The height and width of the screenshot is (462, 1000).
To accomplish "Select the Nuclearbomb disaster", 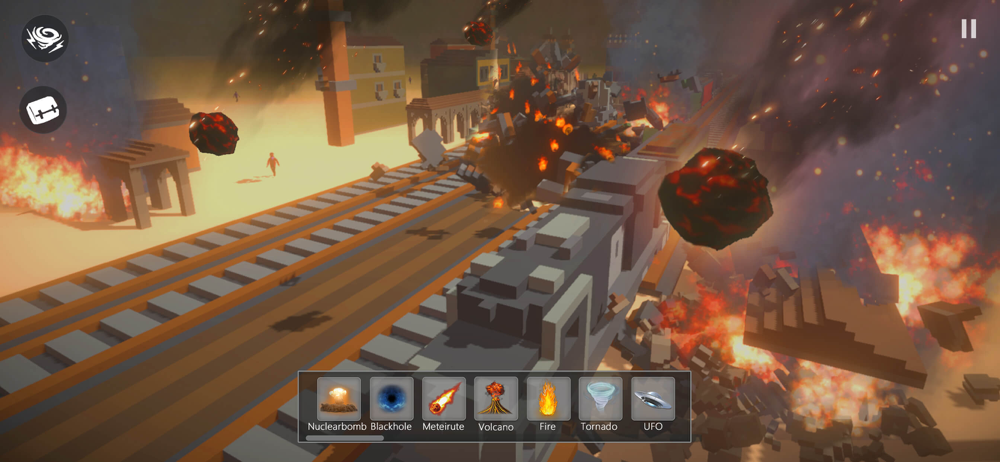I will pos(339,399).
